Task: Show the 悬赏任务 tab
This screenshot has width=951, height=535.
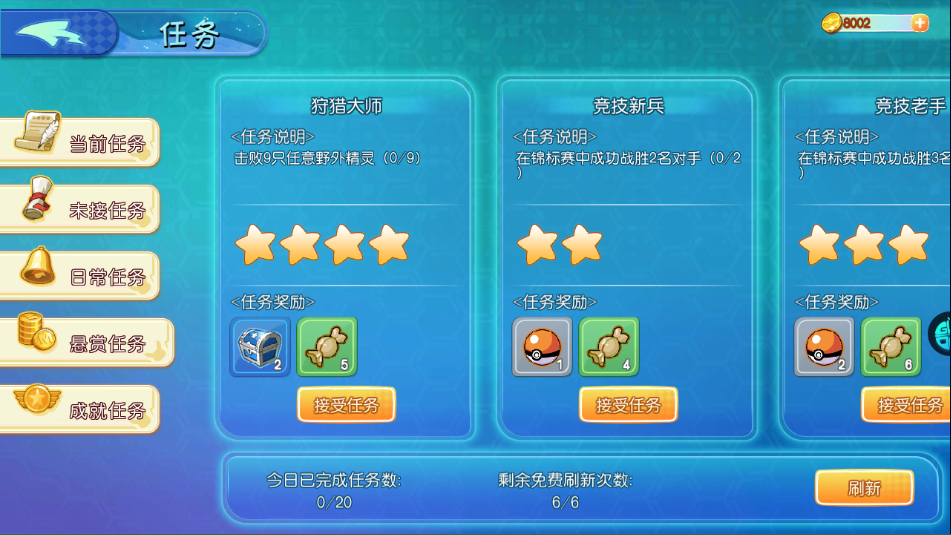Action: pos(90,343)
